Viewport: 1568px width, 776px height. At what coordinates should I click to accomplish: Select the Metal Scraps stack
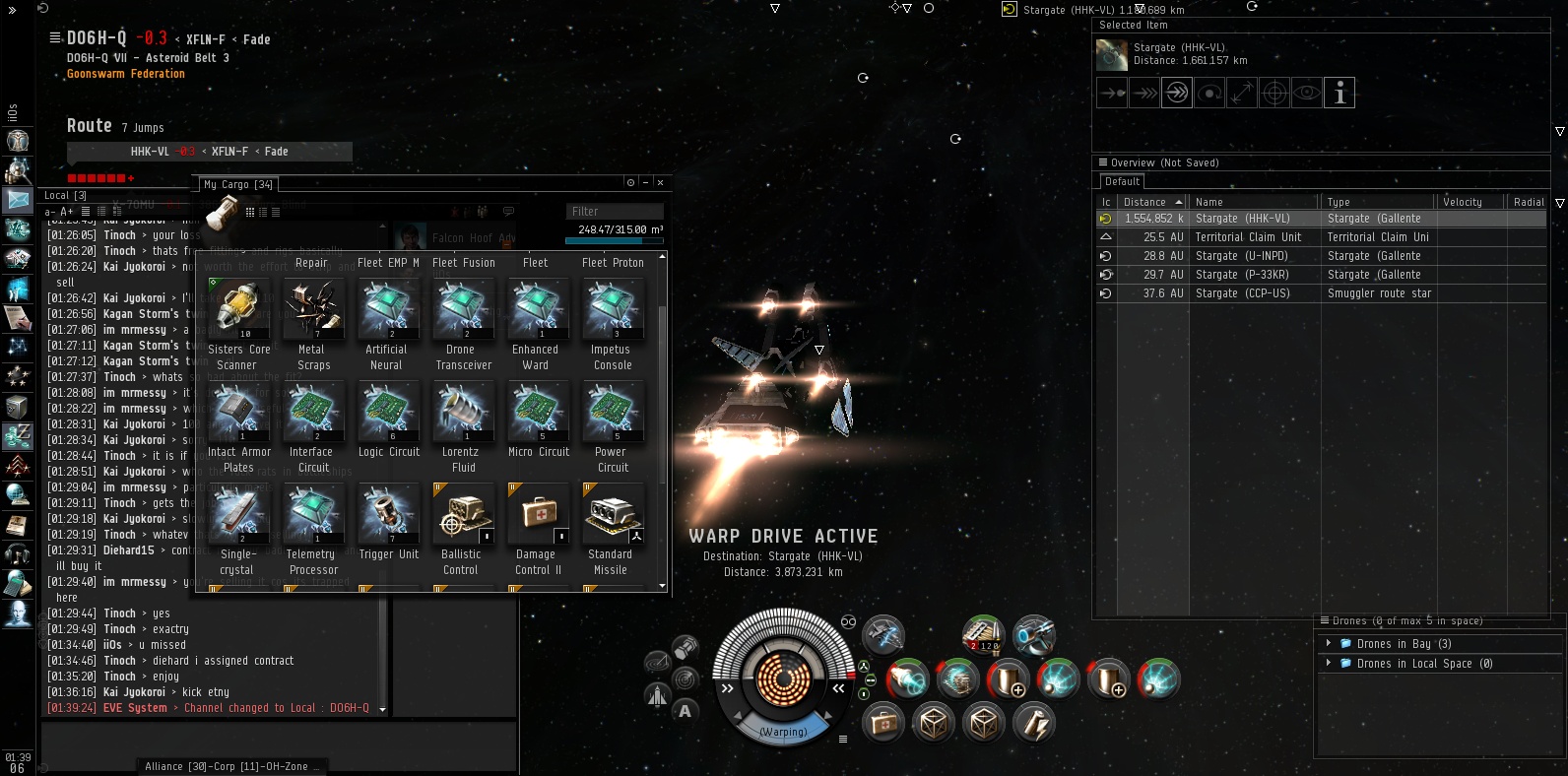pos(313,309)
